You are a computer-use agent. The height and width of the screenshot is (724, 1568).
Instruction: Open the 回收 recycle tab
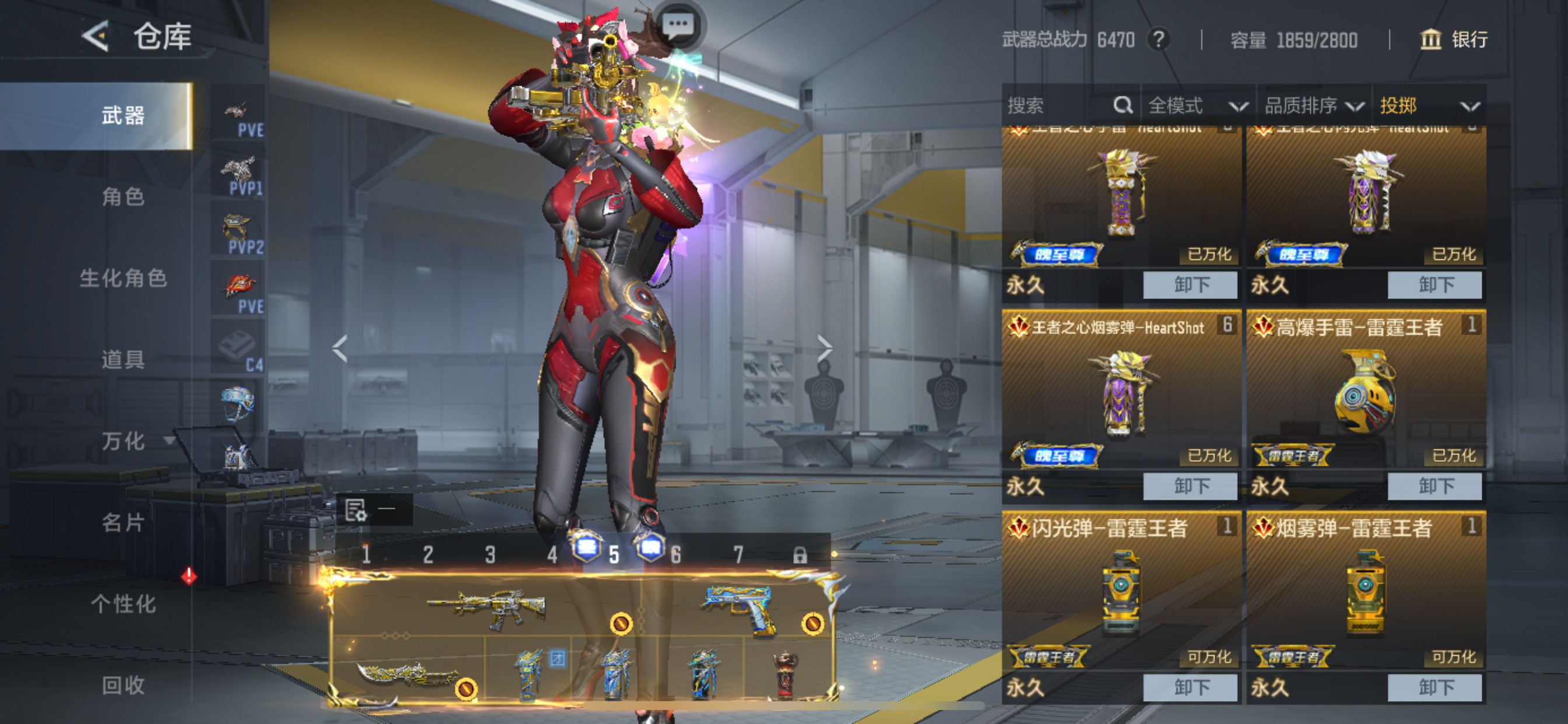123,685
